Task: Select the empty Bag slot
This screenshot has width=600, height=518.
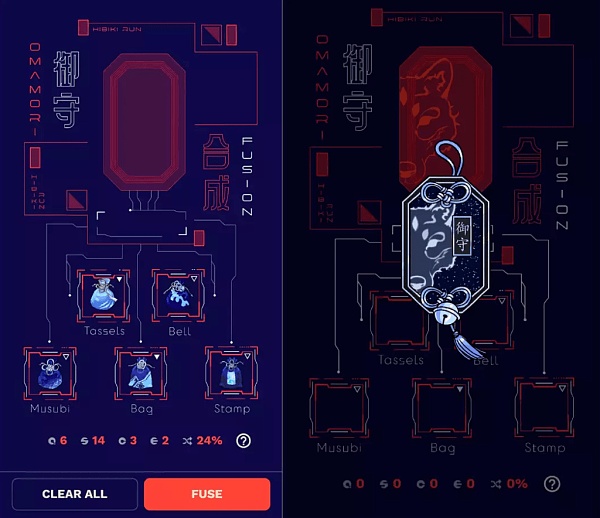Action: [x=442, y=407]
